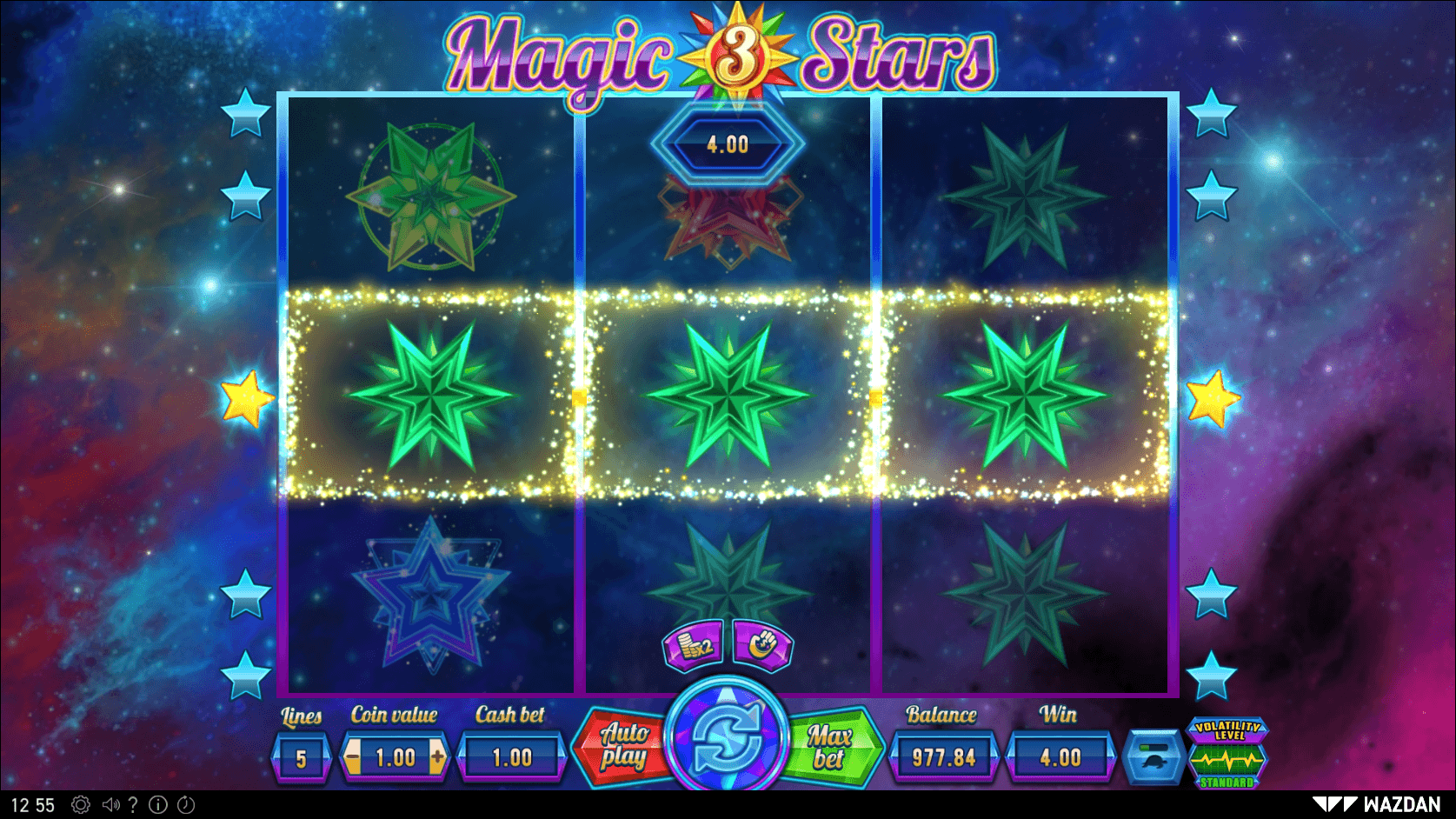Click the Balance display showing 977.84

click(x=943, y=755)
